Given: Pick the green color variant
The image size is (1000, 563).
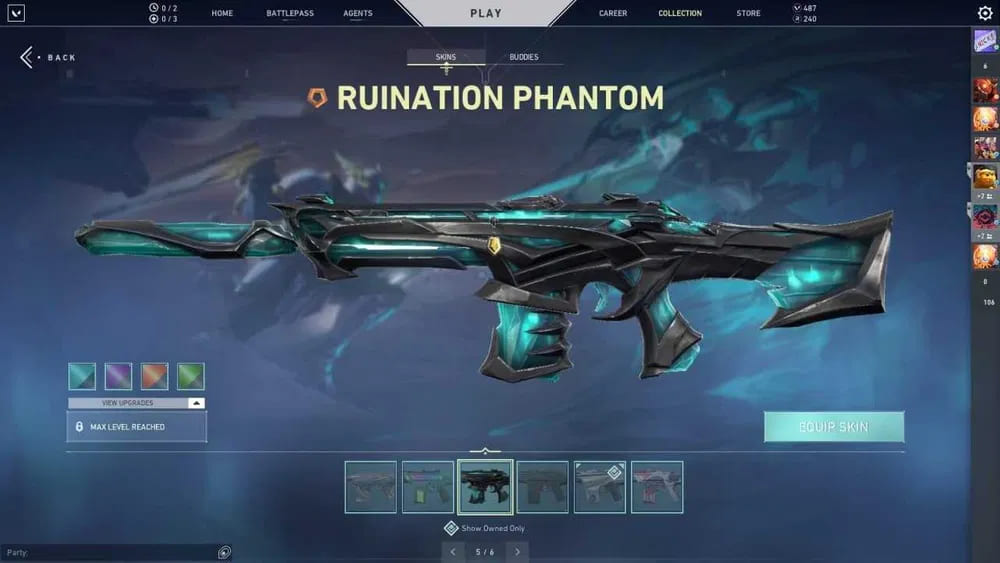Looking at the screenshot, I should 190,376.
